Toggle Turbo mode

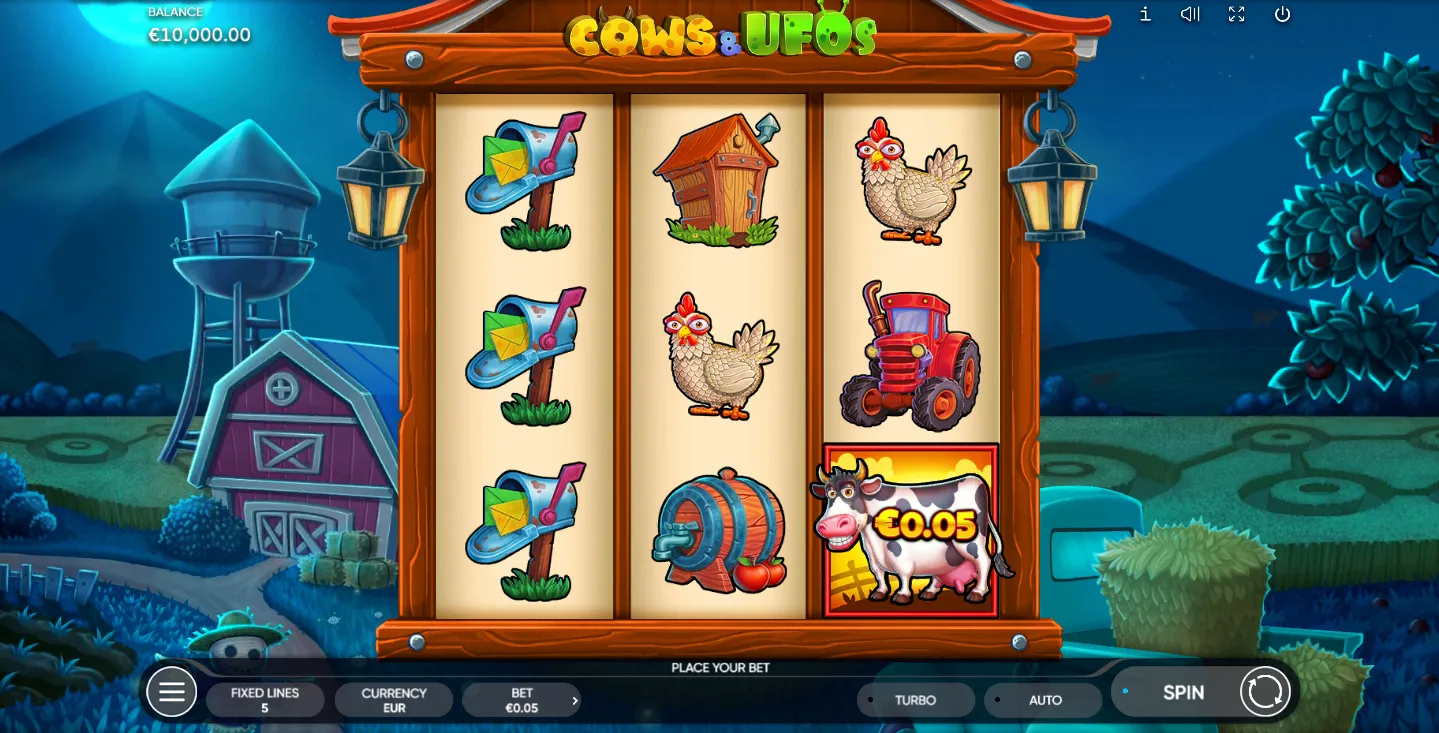click(915, 700)
